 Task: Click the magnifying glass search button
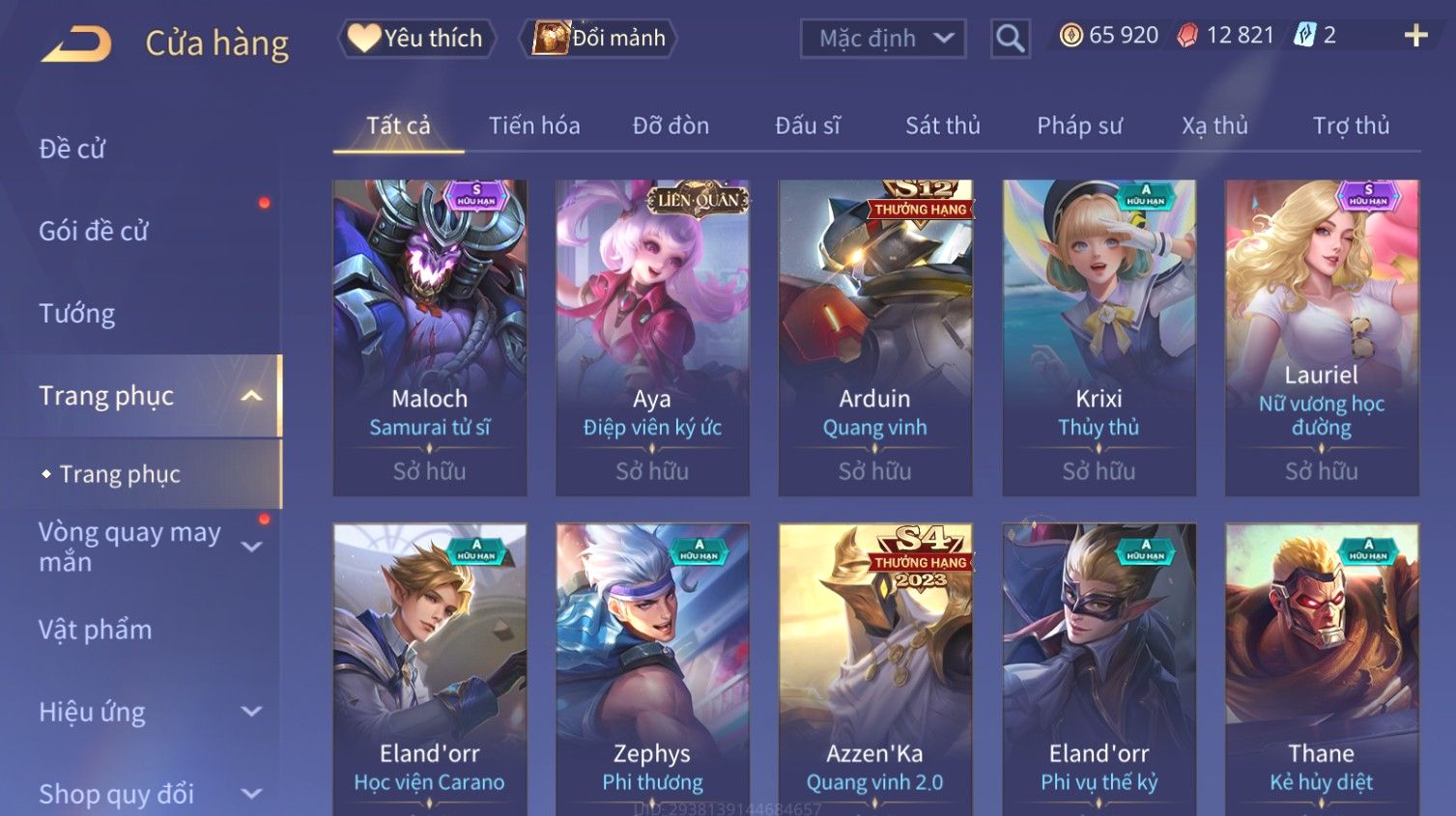coord(1010,39)
